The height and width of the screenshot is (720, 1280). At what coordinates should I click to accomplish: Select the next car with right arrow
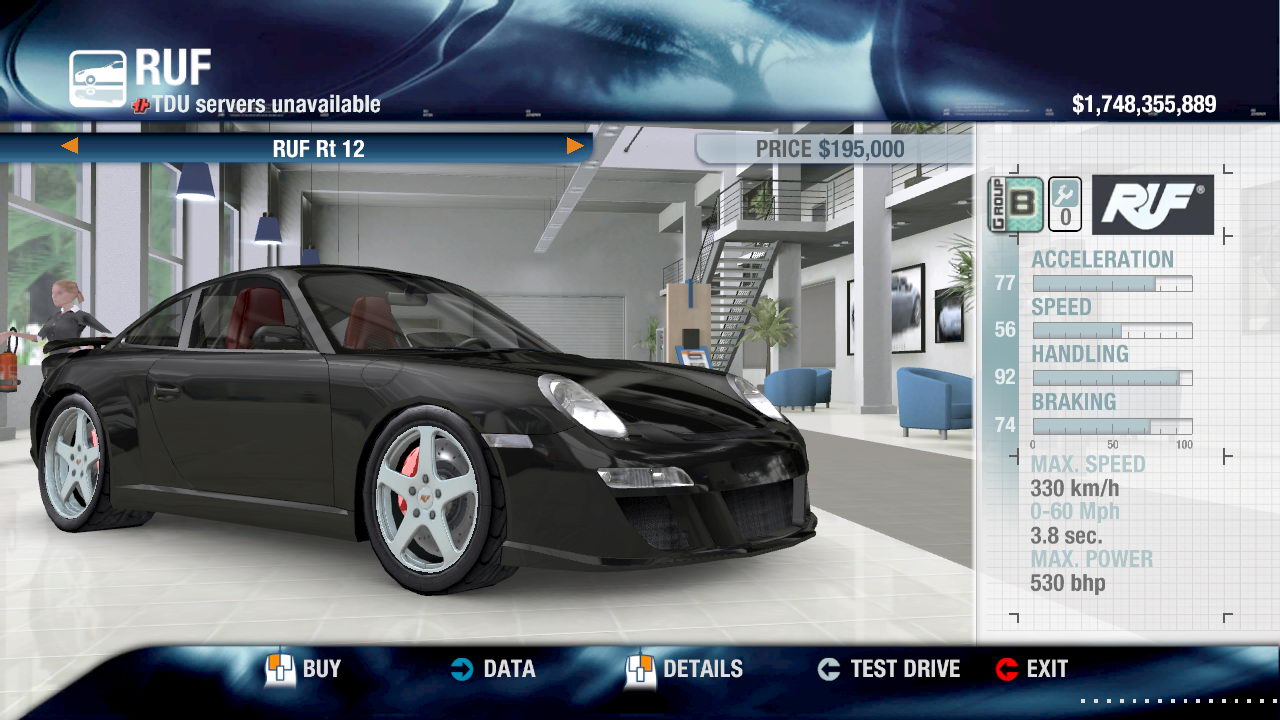(575, 147)
